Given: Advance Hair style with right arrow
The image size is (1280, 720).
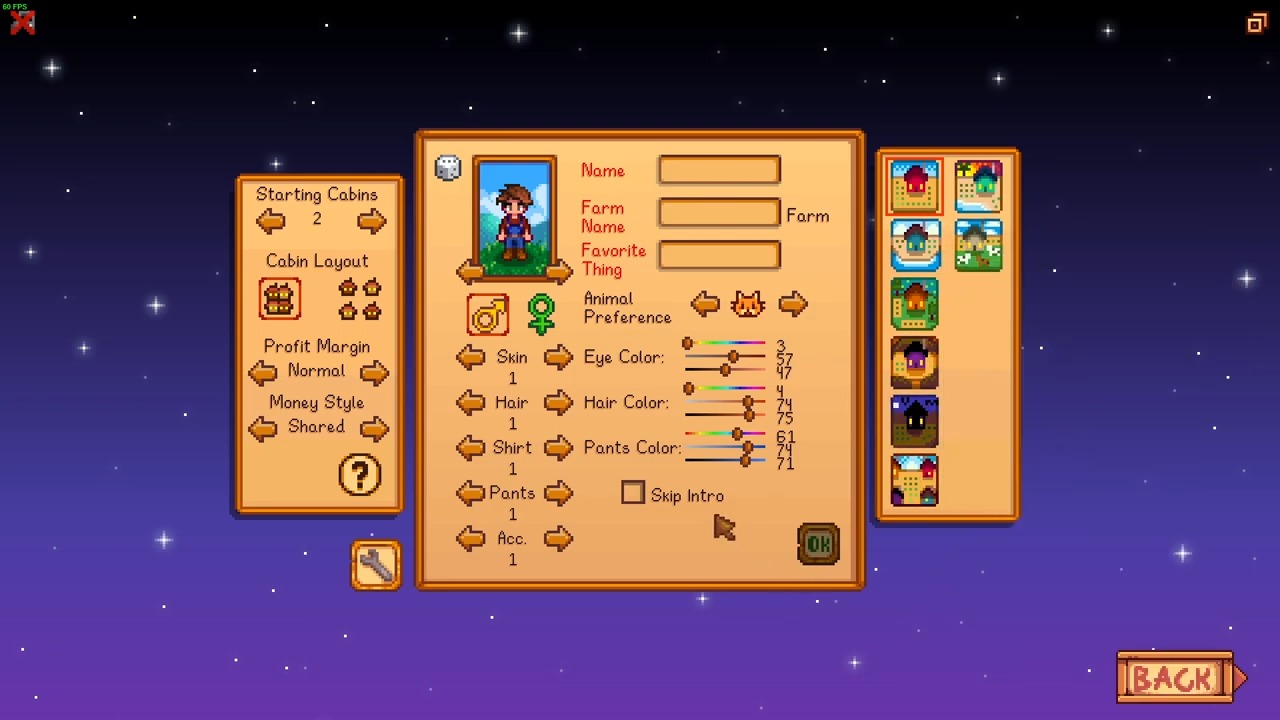Looking at the screenshot, I should [559, 402].
